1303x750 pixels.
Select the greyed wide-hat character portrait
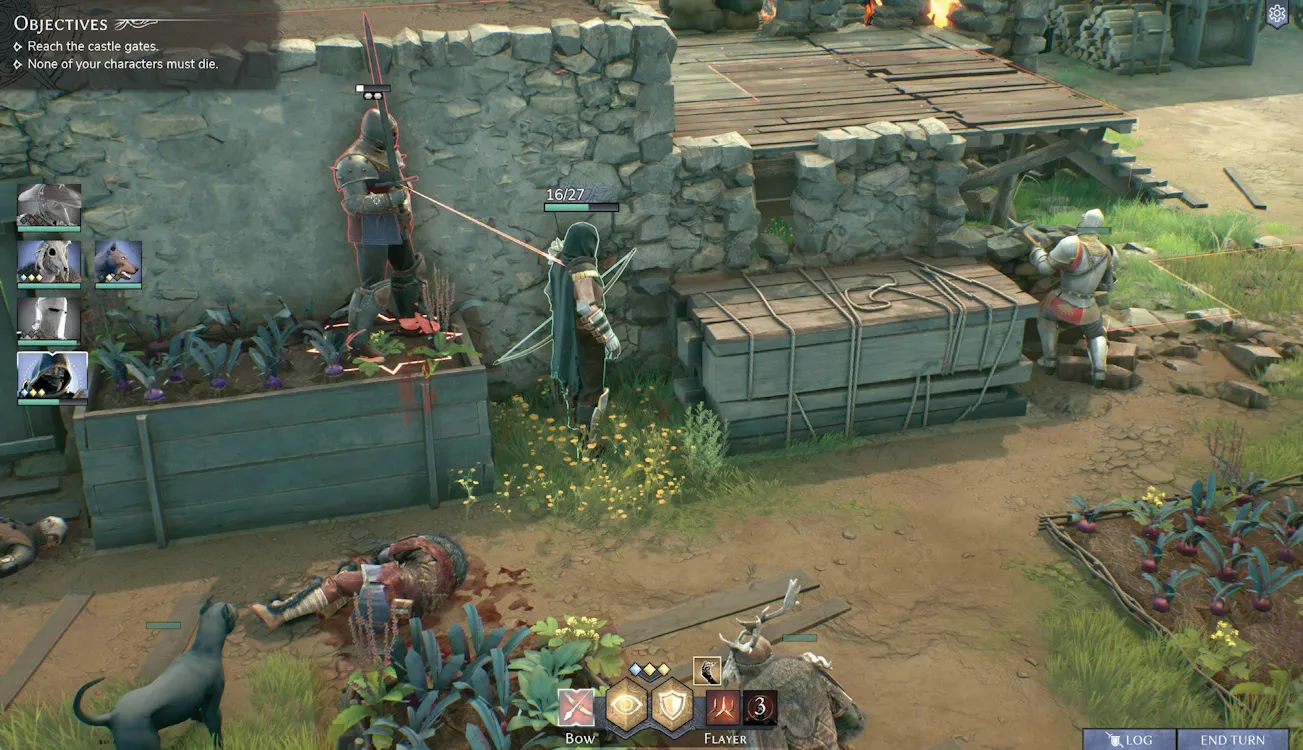pyautogui.click(x=49, y=206)
